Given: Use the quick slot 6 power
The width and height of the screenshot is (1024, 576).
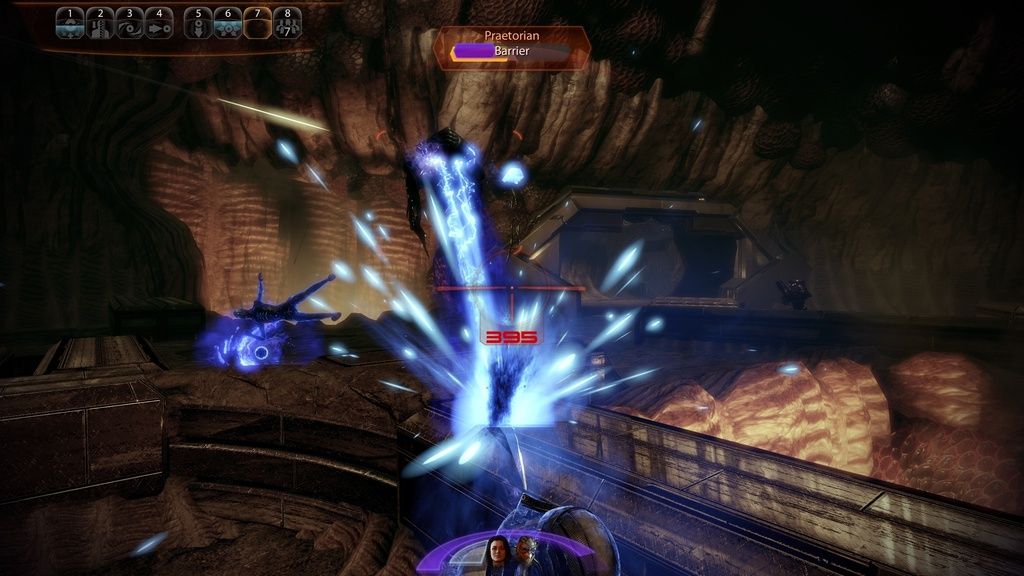Looking at the screenshot, I should click(228, 23).
